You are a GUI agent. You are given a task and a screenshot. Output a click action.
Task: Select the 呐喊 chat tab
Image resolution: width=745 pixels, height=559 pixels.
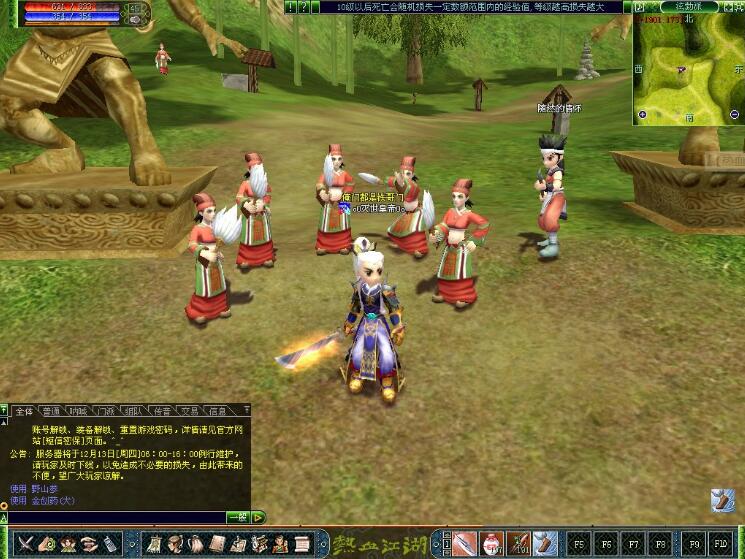(79, 410)
